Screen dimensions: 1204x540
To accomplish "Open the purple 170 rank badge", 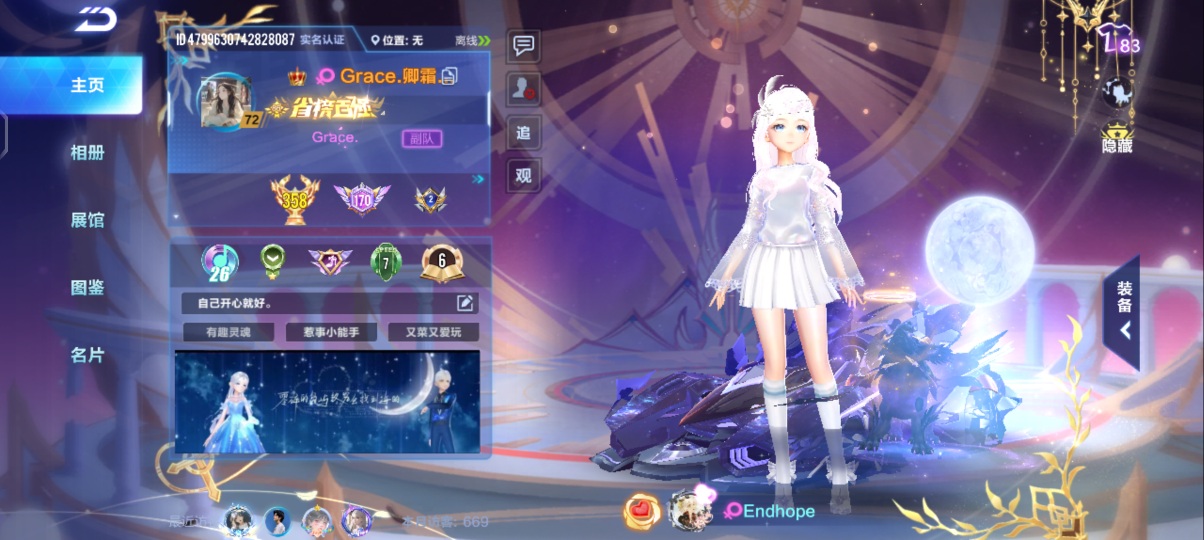I will [361, 199].
